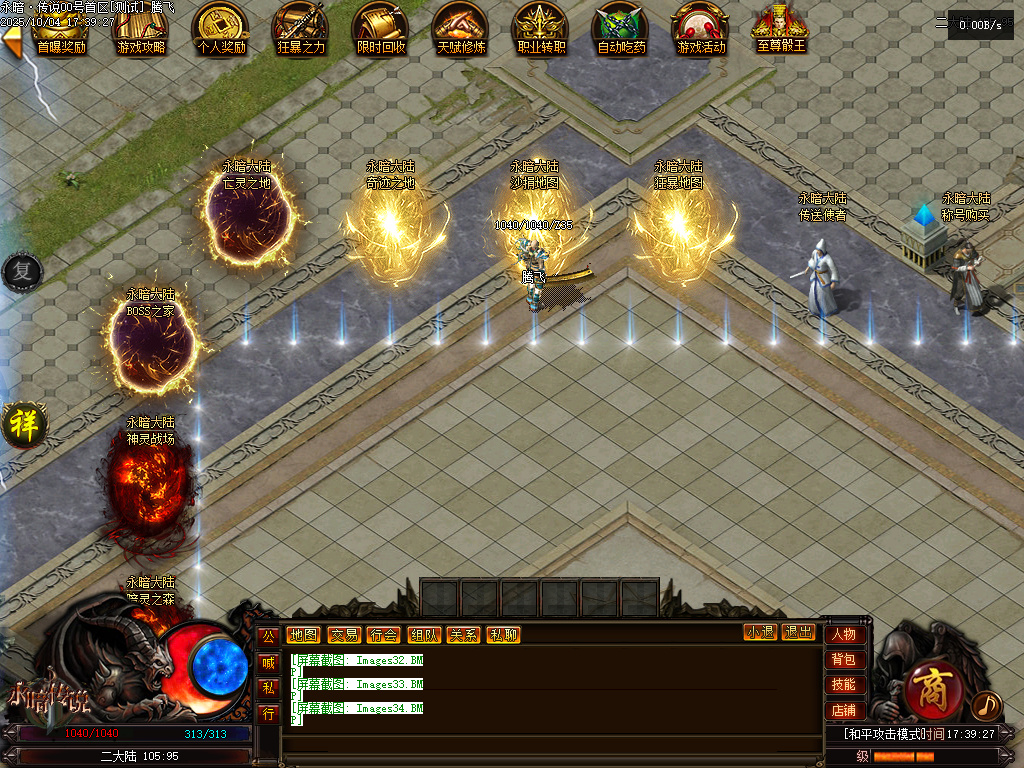Open 天赋修炼 talent training
The height and width of the screenshot is (768, 1024).
460,29
